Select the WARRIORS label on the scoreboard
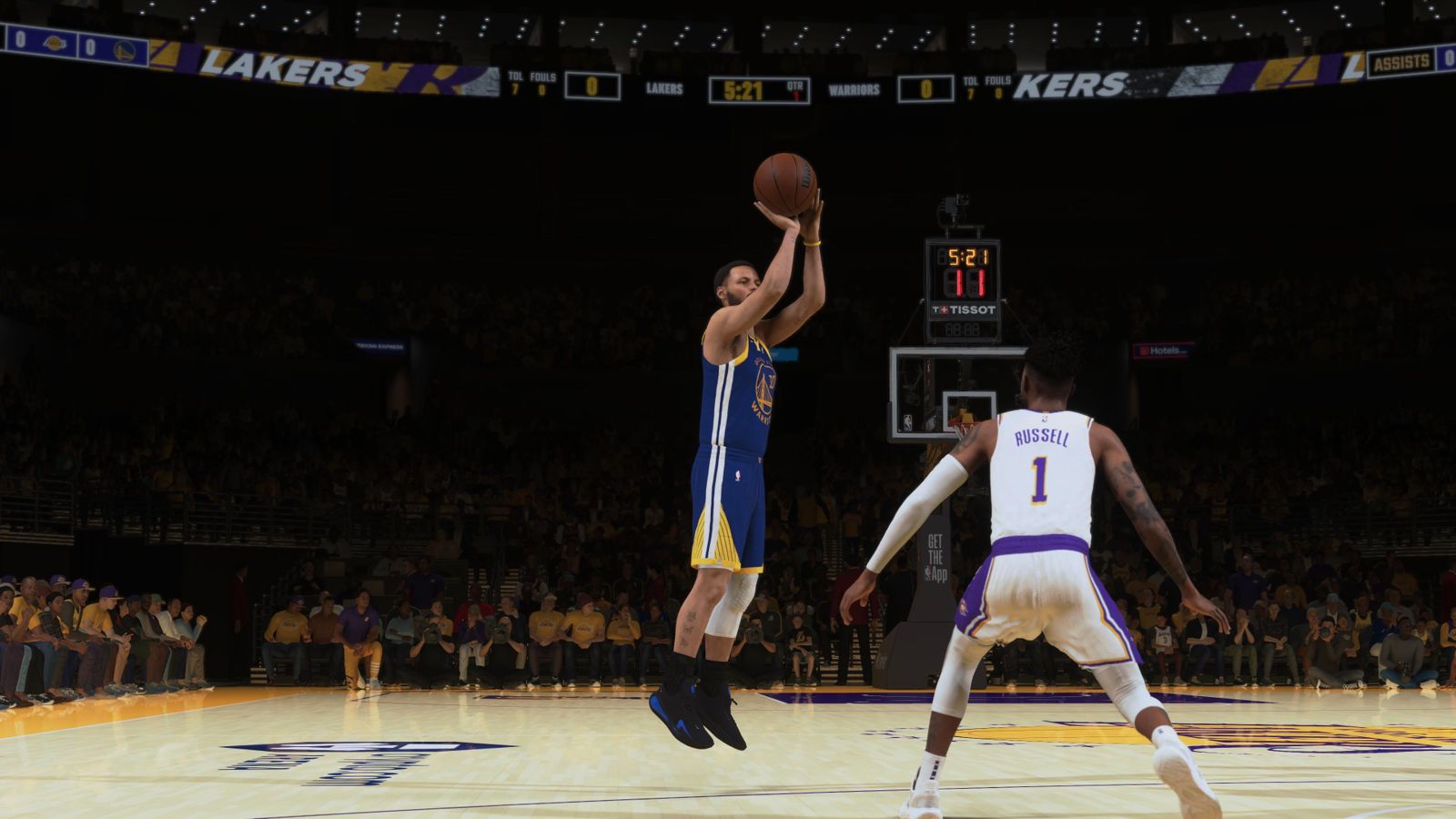Image resolution: width=1456 pixels, height=819 pixels. 854,89
